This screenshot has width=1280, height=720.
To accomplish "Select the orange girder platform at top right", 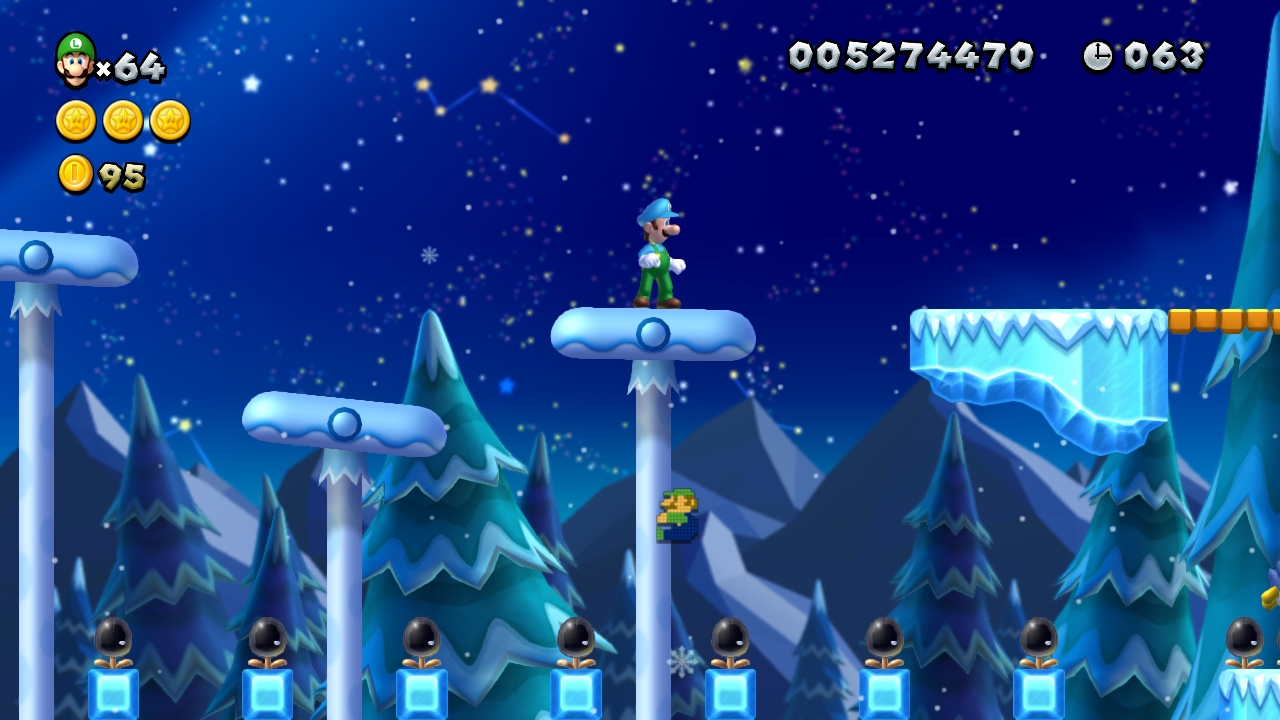I will pyautogui.click(x=1225, y=322).
